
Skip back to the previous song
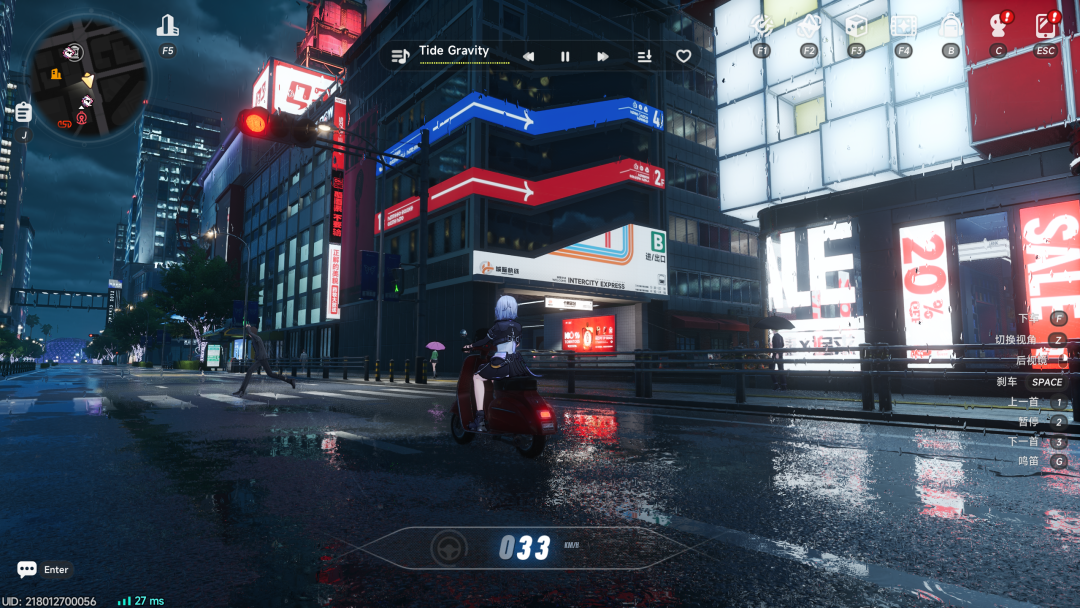pos(528,57)
